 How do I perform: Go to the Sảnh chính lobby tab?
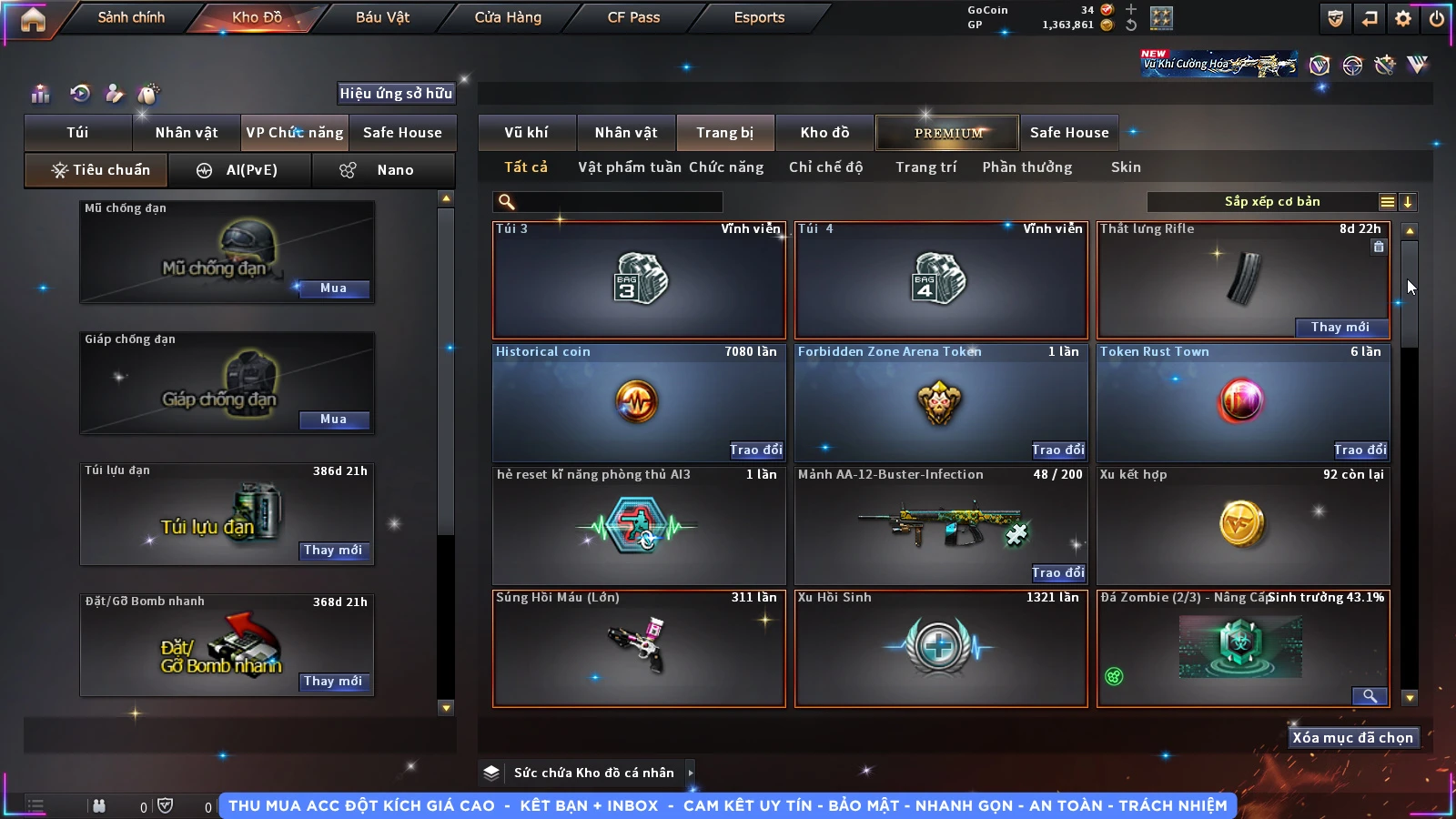(x=131, y=17)
